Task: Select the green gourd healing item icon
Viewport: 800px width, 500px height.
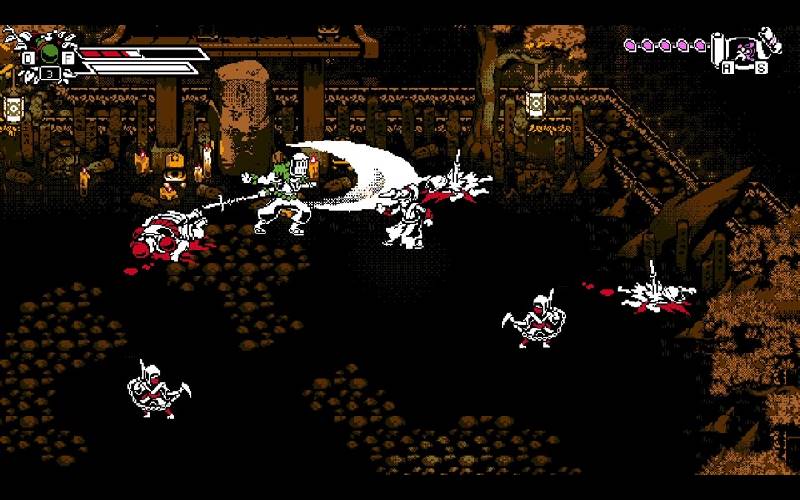Action: [x=48, y=50]
